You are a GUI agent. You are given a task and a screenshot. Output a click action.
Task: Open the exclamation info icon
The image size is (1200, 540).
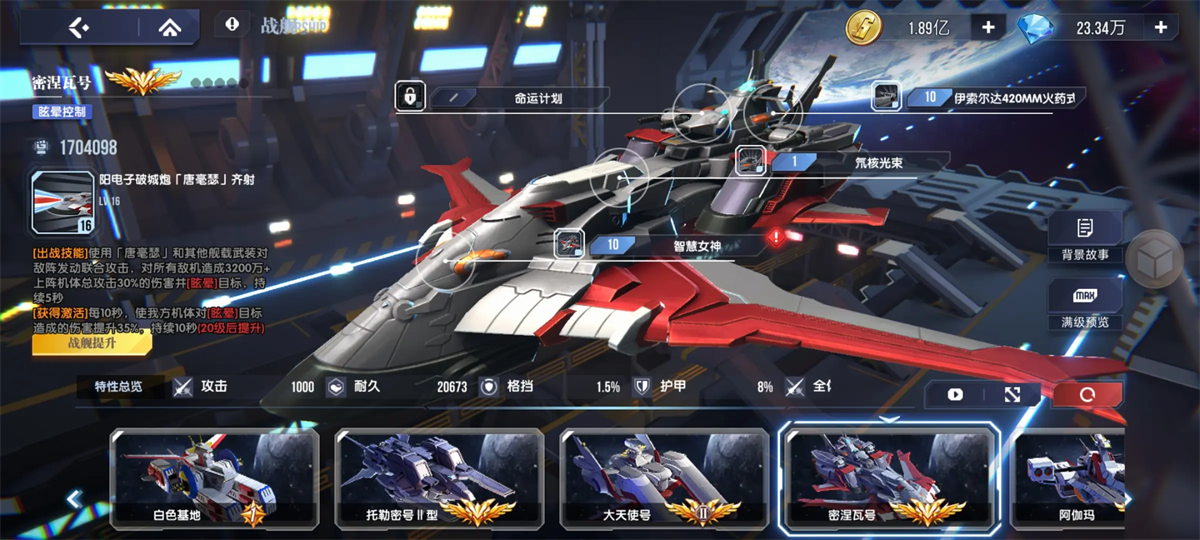click(232, 24)
